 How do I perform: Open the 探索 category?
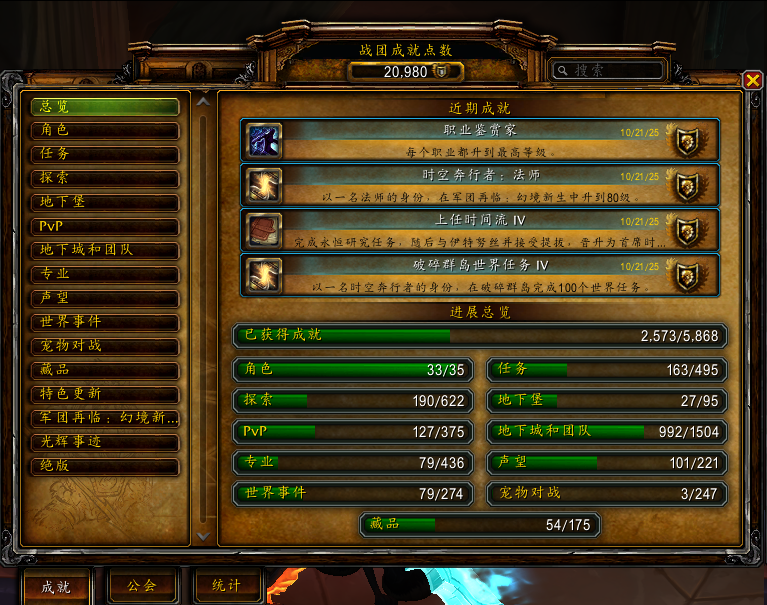pos(105,178)
